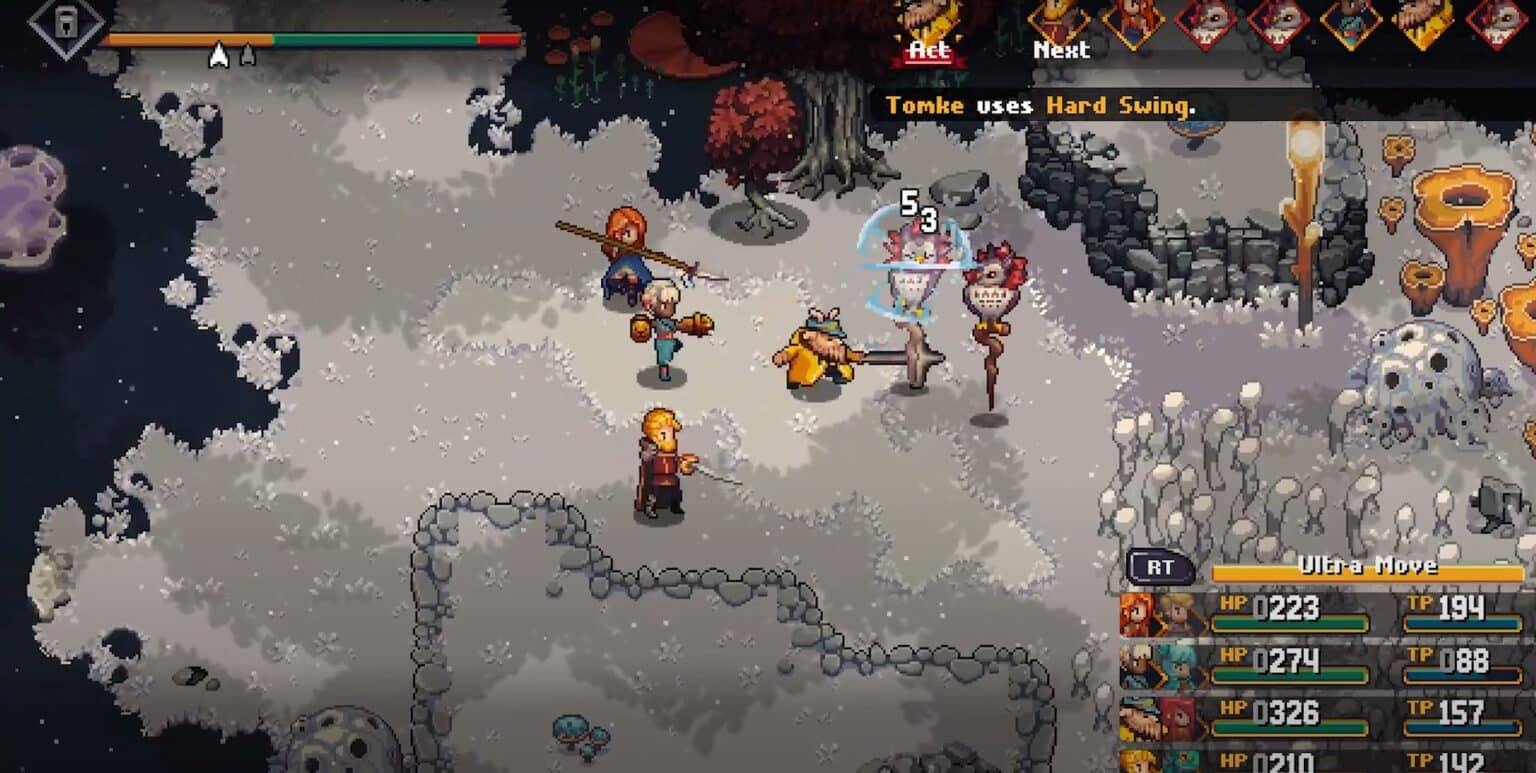Click the Ultra Move label button
Screen dimensions: 1536x773
1368,563
